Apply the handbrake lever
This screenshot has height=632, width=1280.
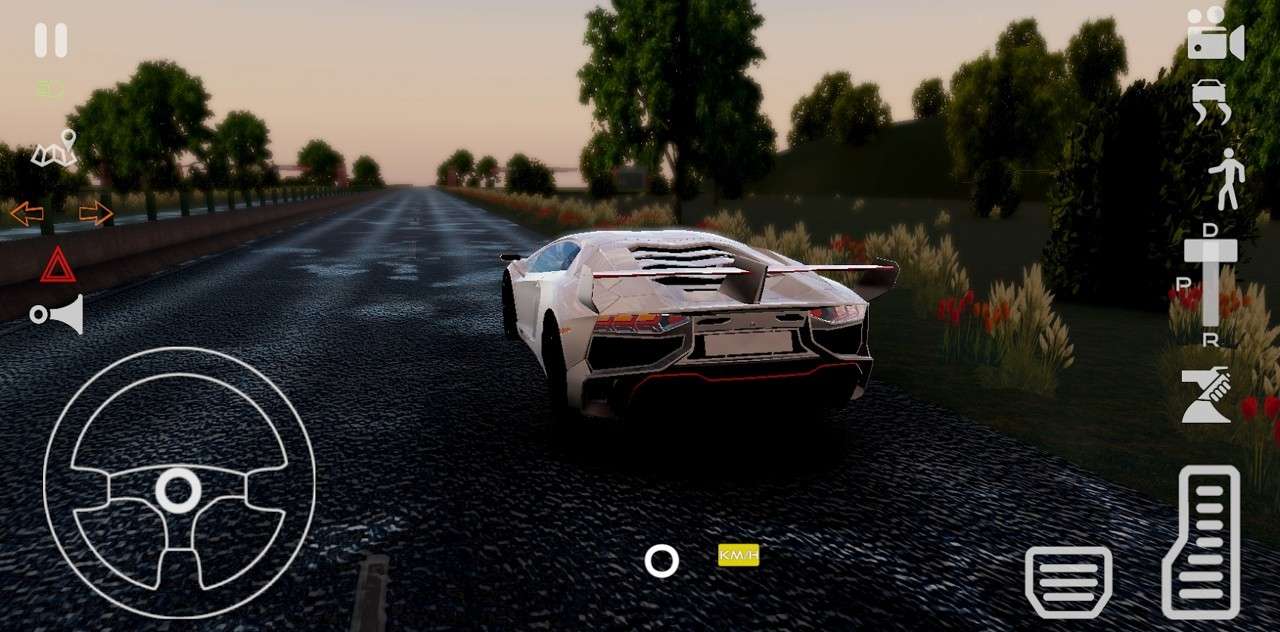[x=1206, y=395]
